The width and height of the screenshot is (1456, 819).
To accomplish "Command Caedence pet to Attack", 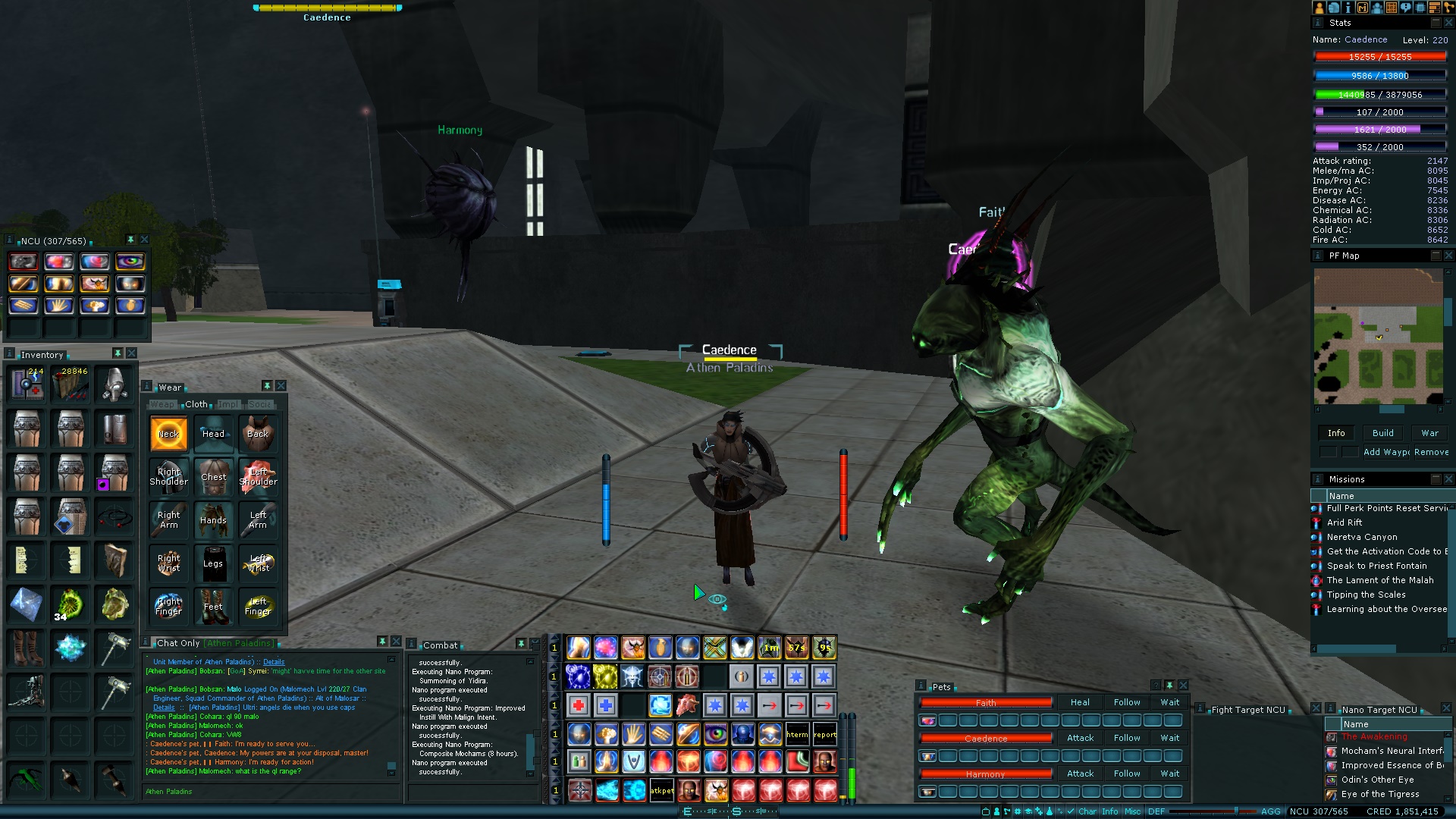I will 1080,738.
